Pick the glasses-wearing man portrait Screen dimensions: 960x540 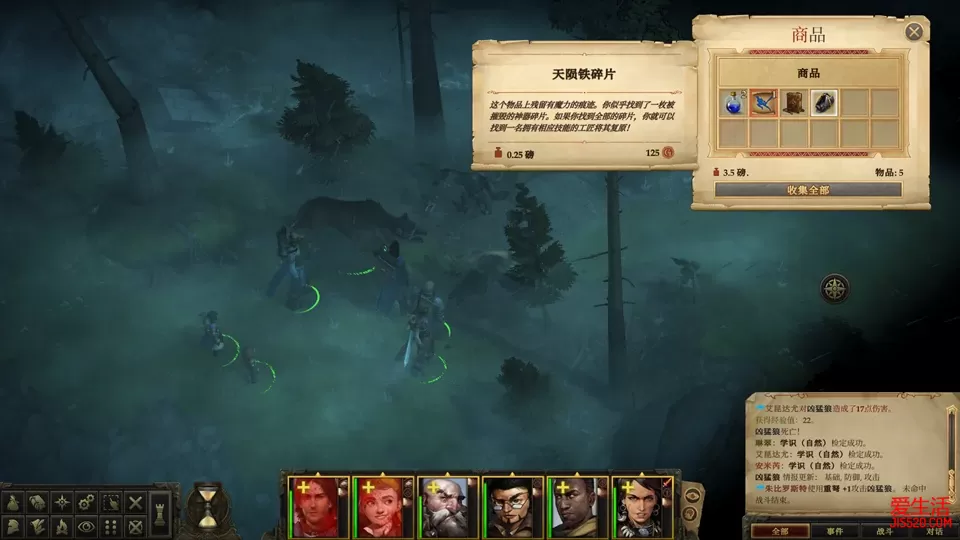click(512, 508)
